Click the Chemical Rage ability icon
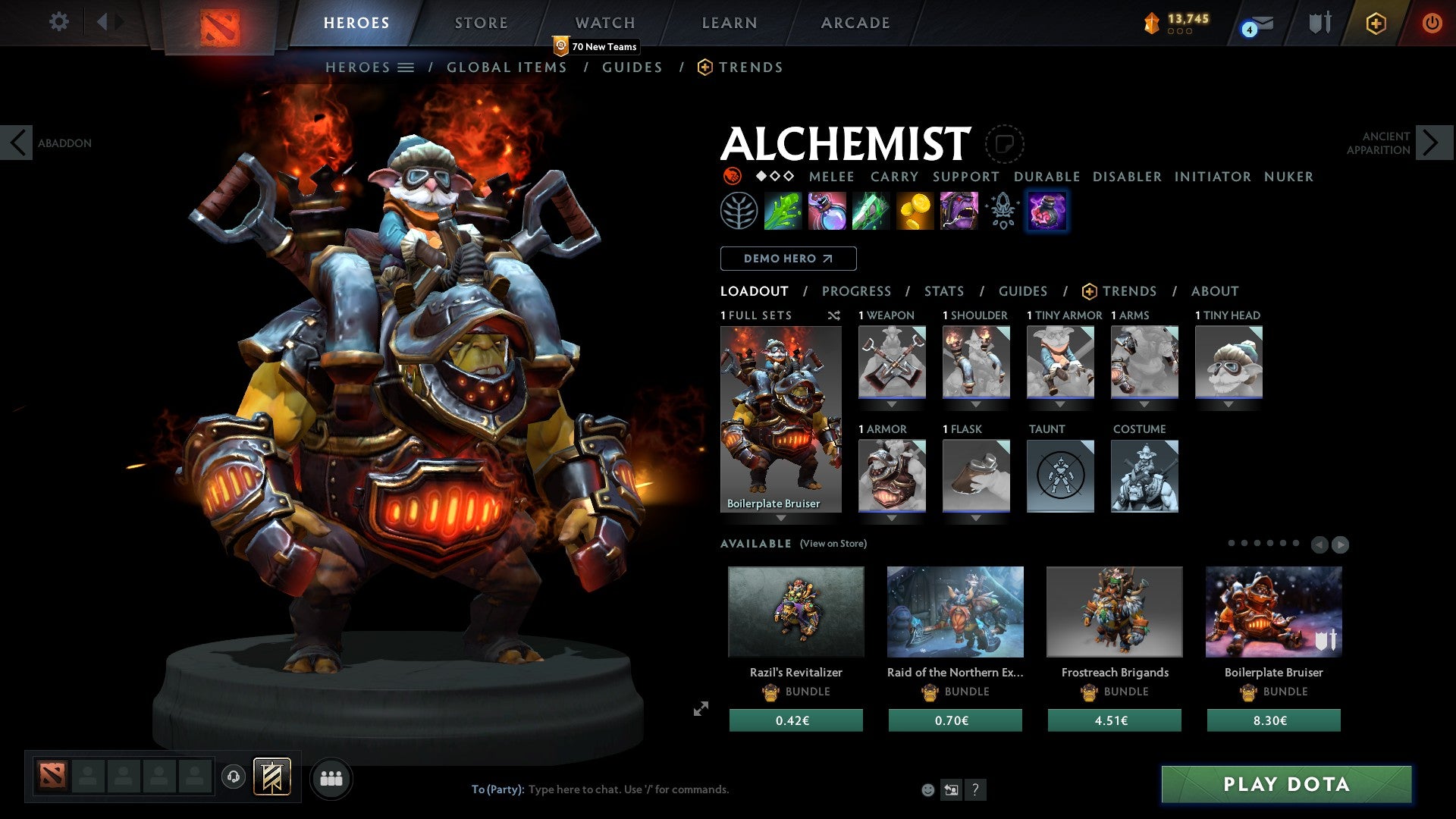This screenshot has height=819, width=1456. click(959, 211)
